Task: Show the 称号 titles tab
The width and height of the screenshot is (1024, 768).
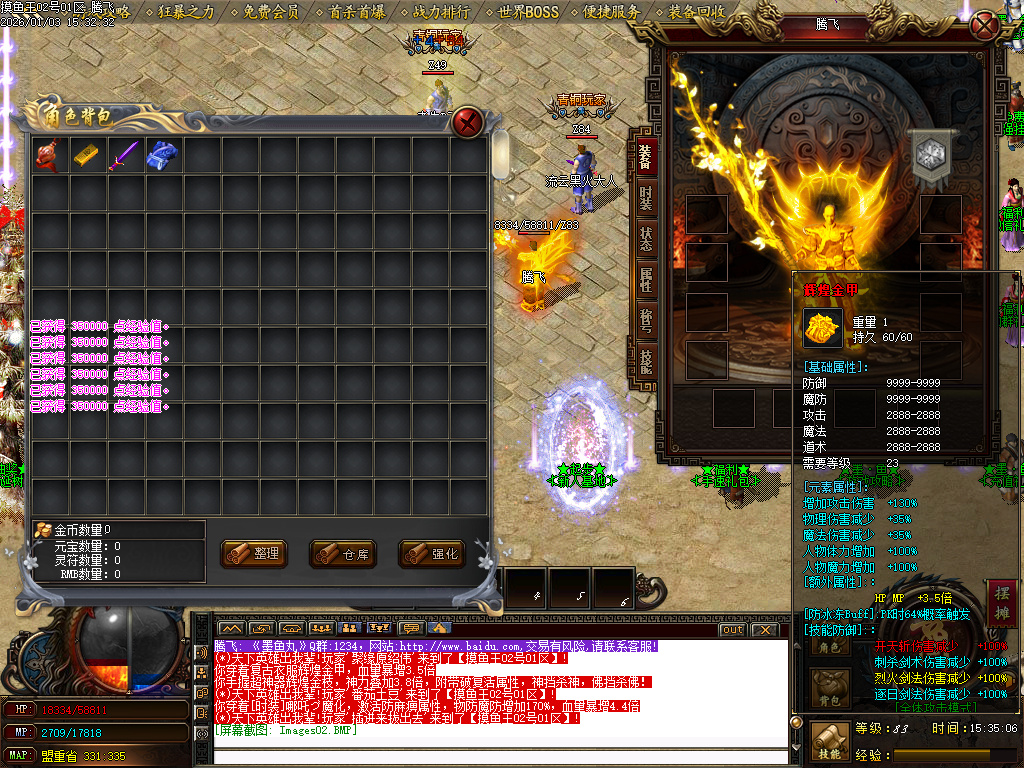Action: [x=645, y=321]
